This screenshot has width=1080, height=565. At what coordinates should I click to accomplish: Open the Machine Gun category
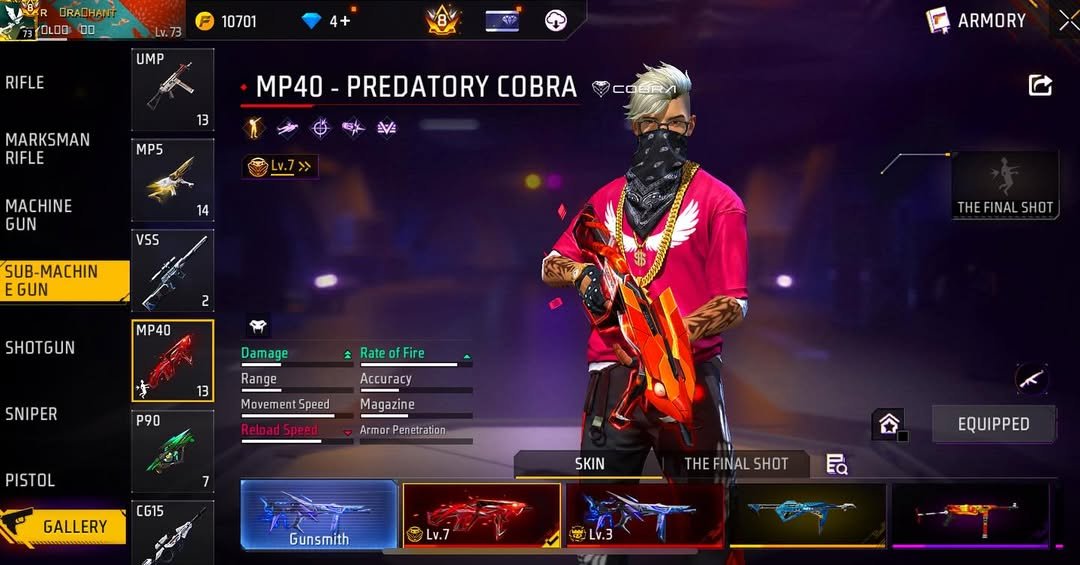click(39, 215)
